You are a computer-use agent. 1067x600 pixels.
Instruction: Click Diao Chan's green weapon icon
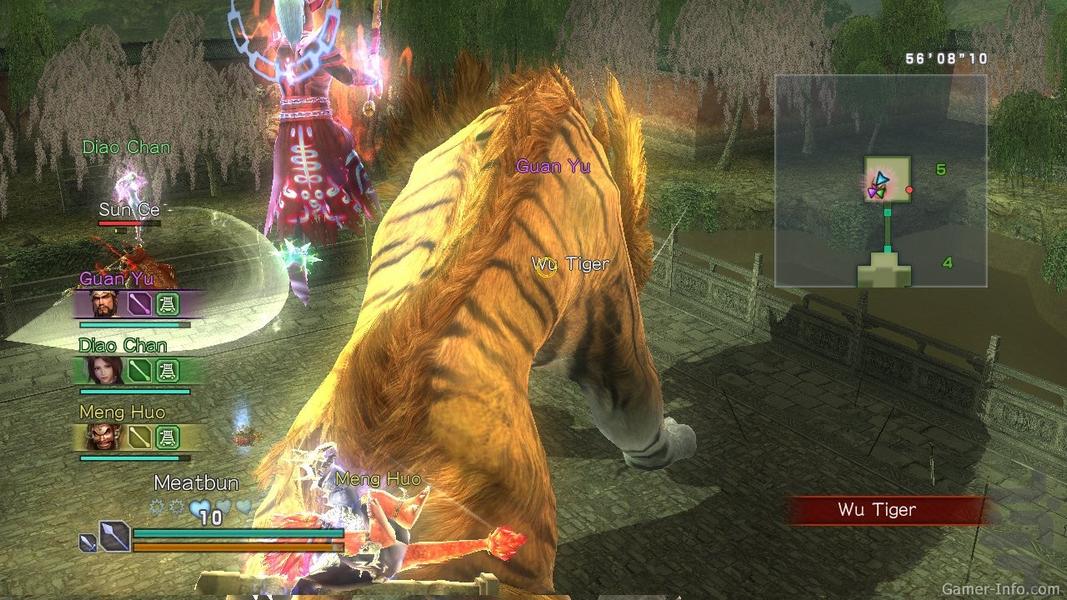[139, 371]
